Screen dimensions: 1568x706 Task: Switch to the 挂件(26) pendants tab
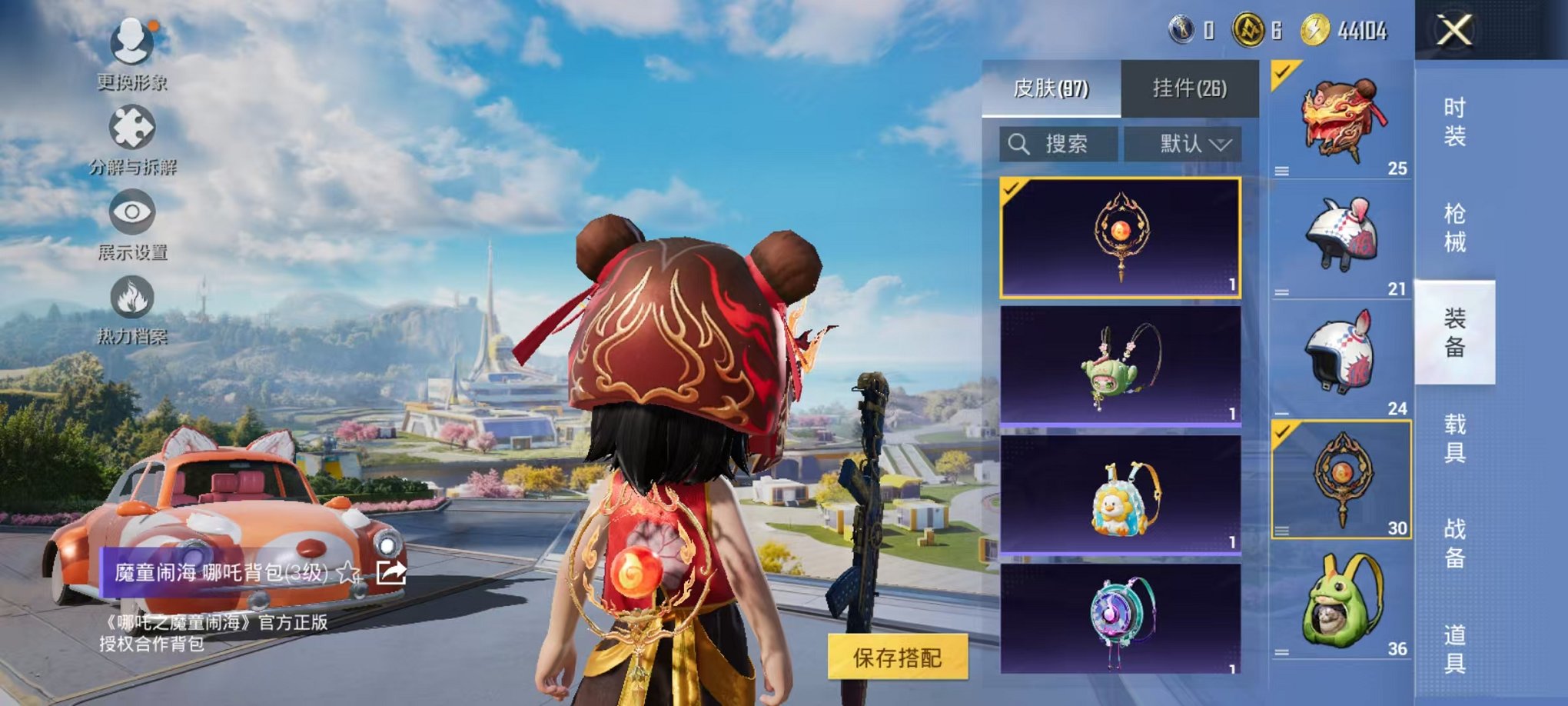pyautogui.click(x=1189, y=88)
